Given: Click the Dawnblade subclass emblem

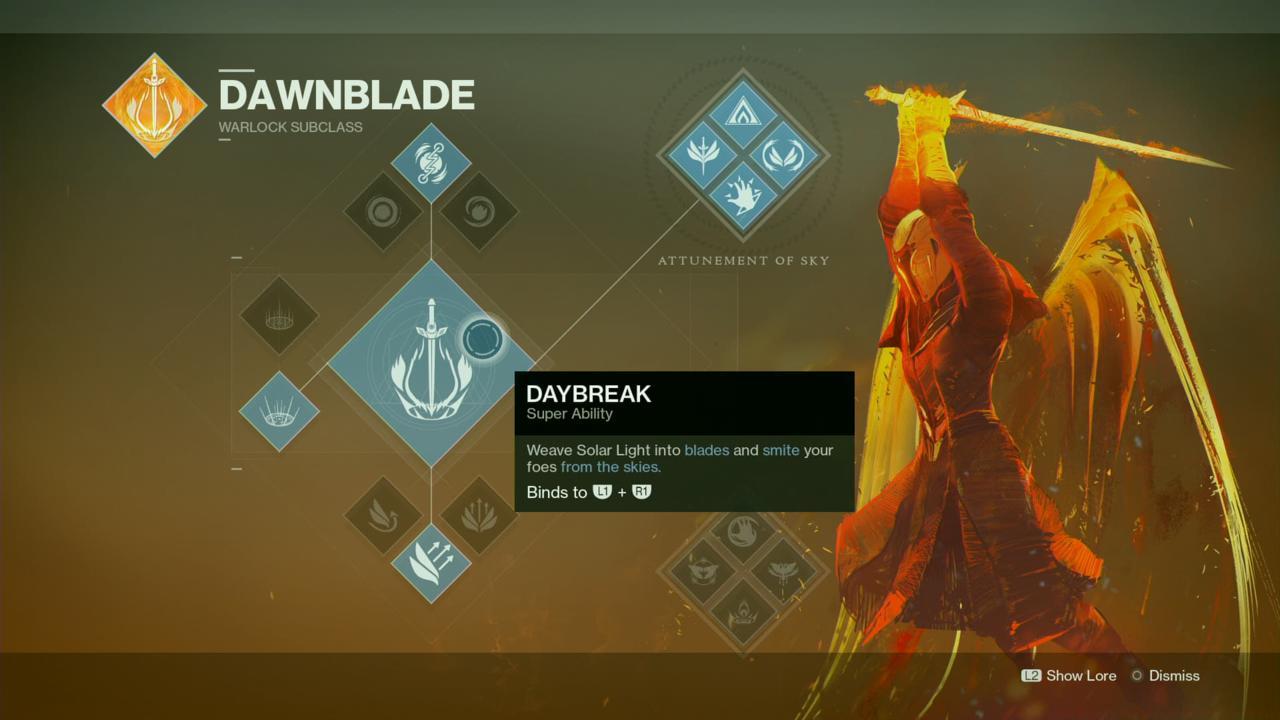Looking at the screenshot, I should 154,104.
